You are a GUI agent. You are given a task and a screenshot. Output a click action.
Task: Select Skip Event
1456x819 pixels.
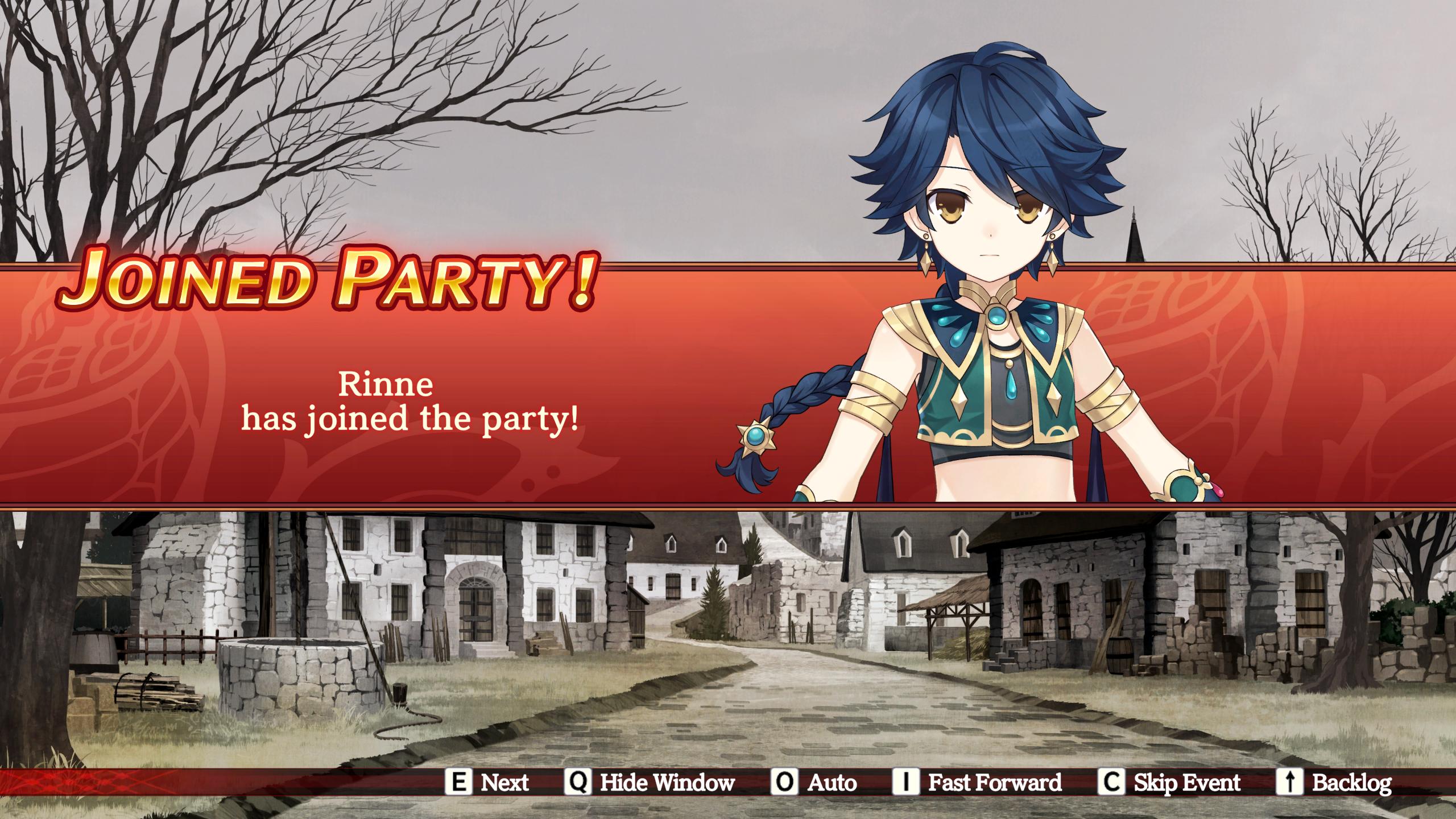(x=1169, y=783)
